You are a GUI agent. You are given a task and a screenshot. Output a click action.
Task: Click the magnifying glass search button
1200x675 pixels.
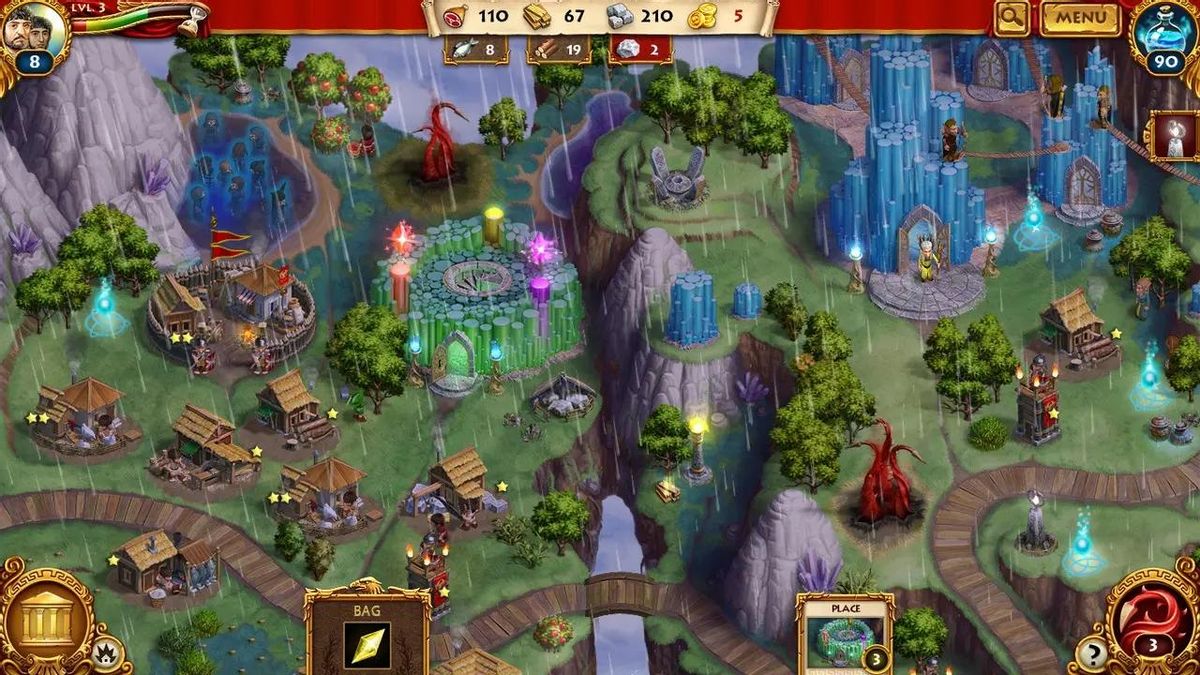[x=1012, y=17]
